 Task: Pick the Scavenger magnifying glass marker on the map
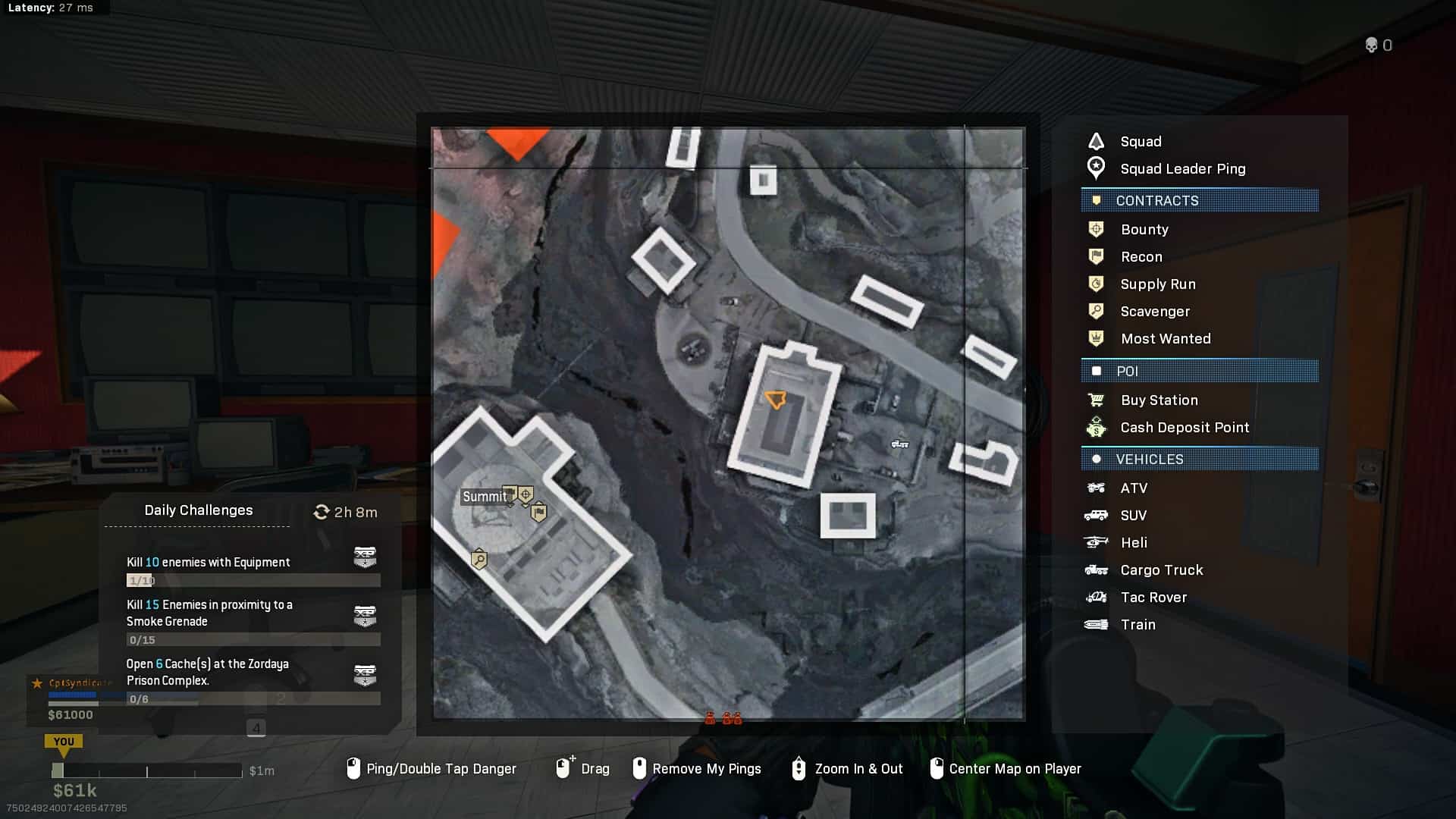[479, 560]
